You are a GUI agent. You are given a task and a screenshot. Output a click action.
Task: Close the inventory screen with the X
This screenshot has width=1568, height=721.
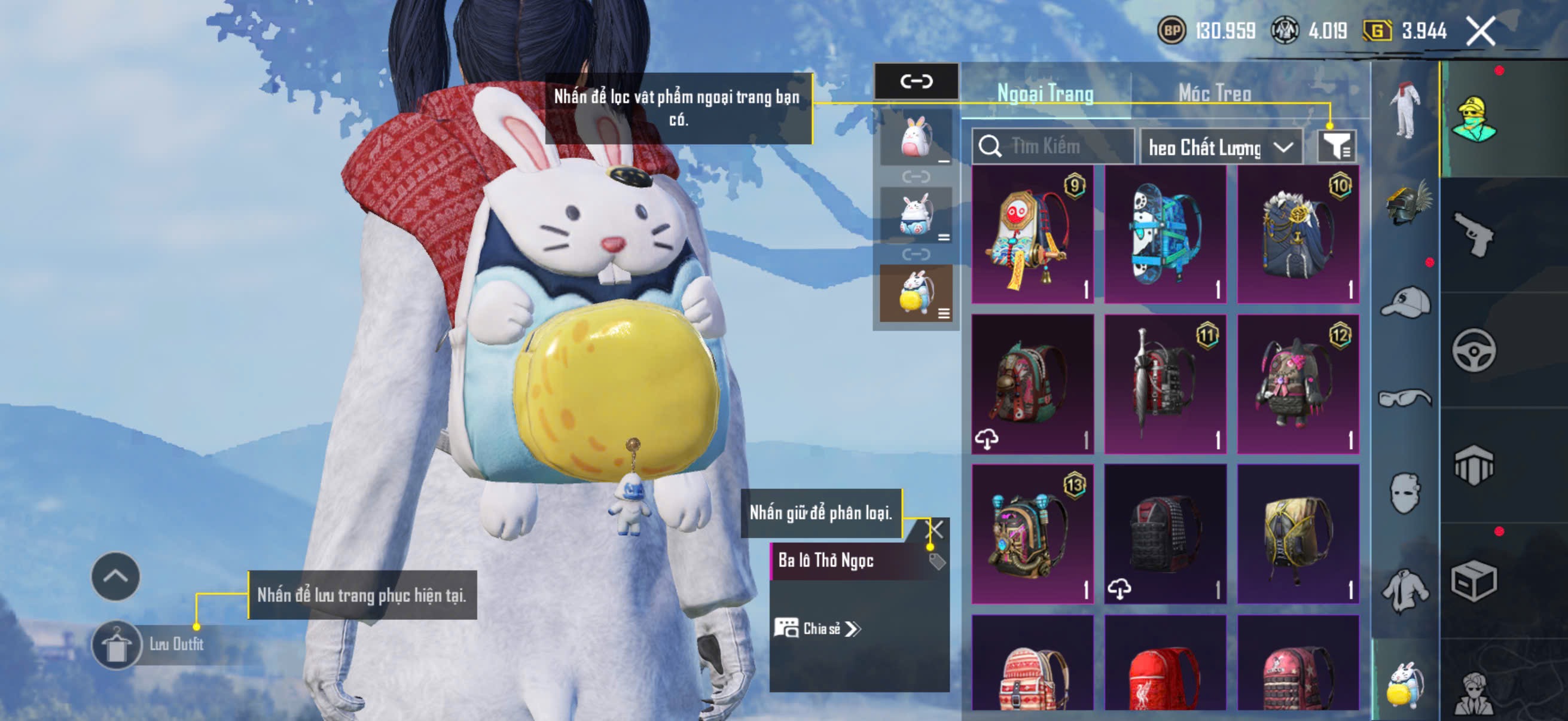[1480, 31]
